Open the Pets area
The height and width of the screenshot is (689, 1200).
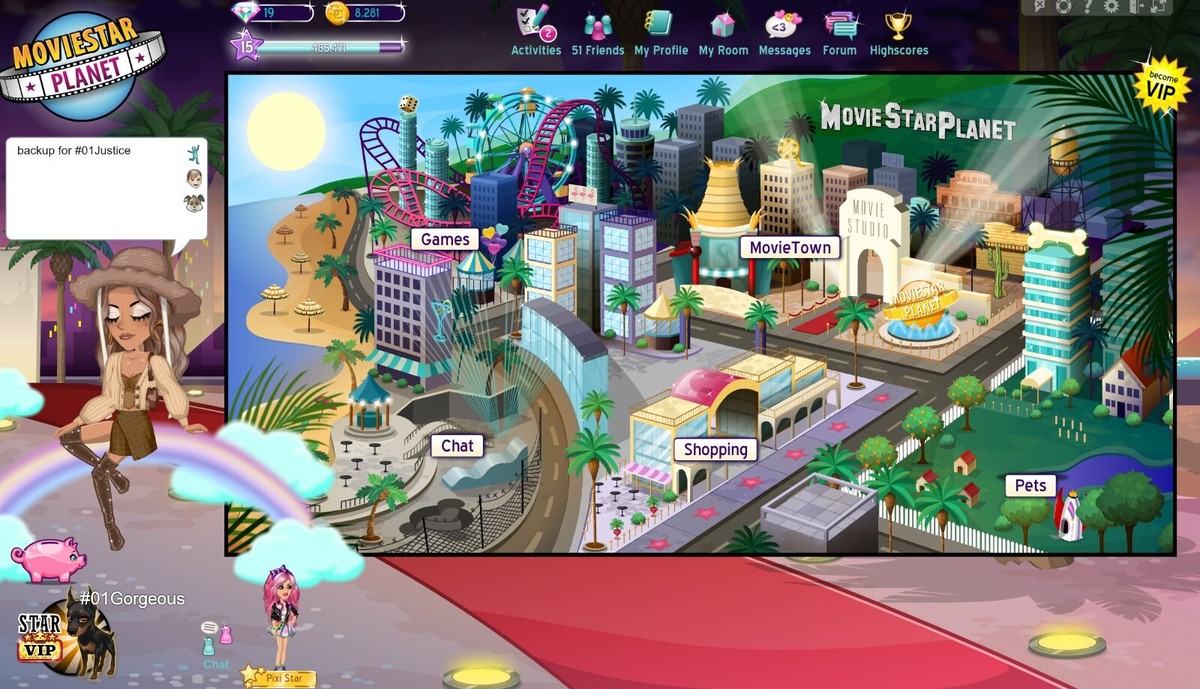click(x=1030, y=486)
